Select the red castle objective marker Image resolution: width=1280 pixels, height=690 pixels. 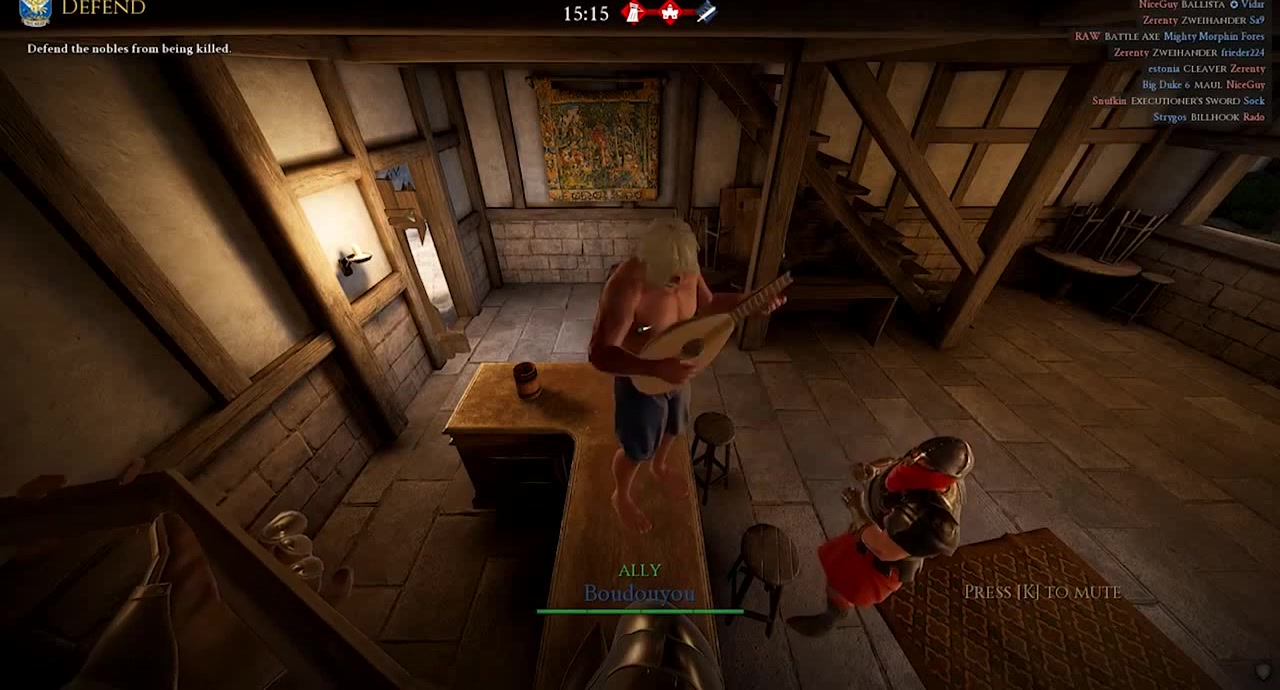point(670,13)
